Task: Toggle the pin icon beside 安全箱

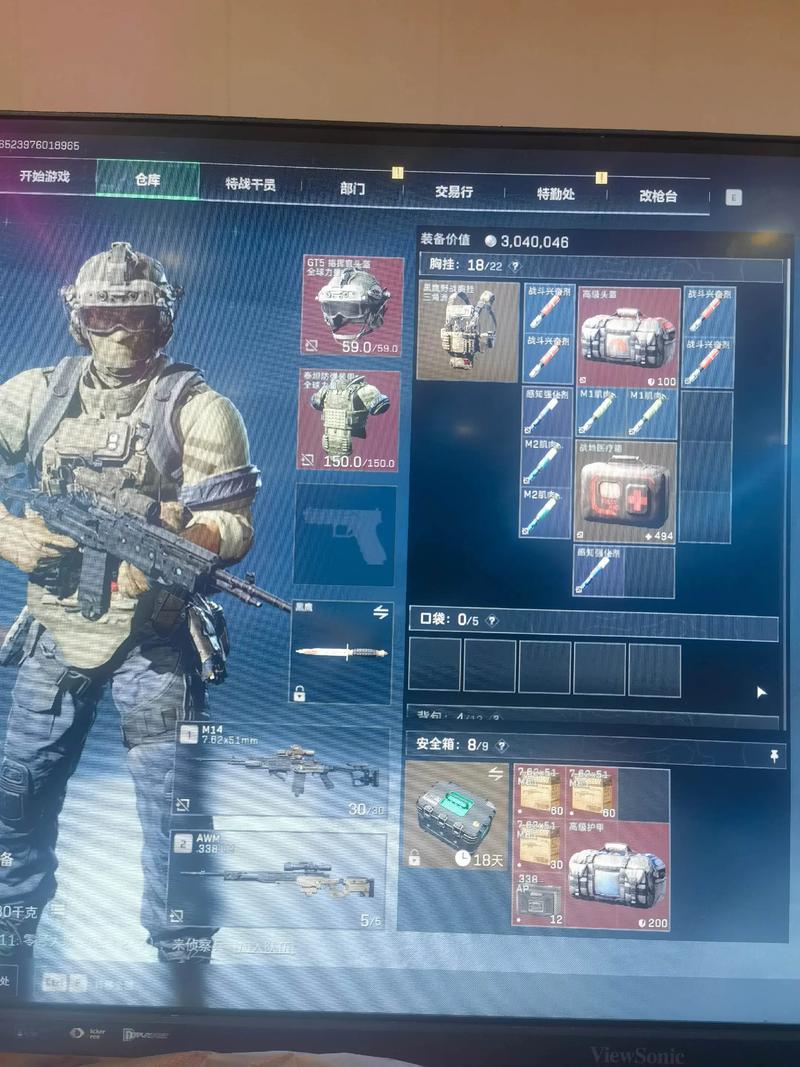Action: click(775, 758)
